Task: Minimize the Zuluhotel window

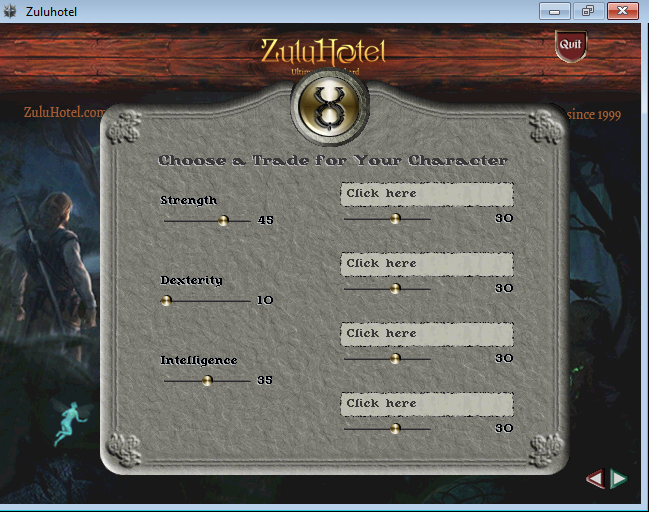Action: pos(554,11)
